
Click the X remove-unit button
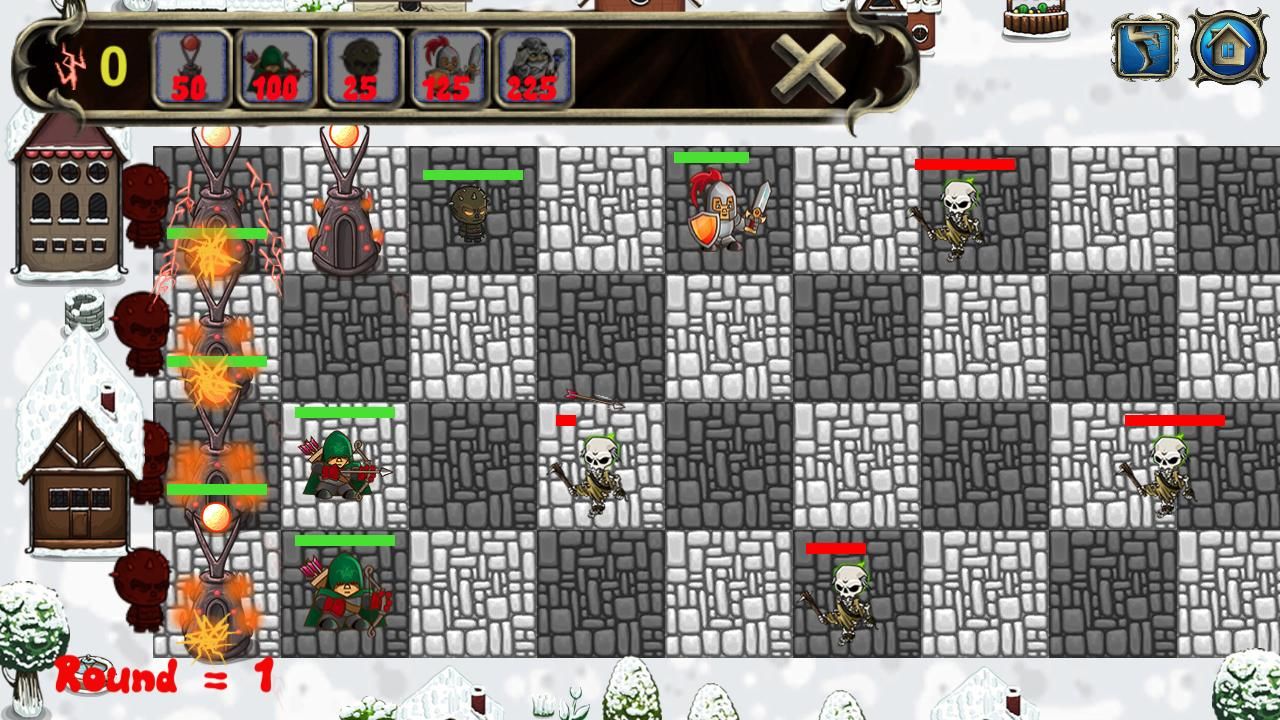point(809,67)
